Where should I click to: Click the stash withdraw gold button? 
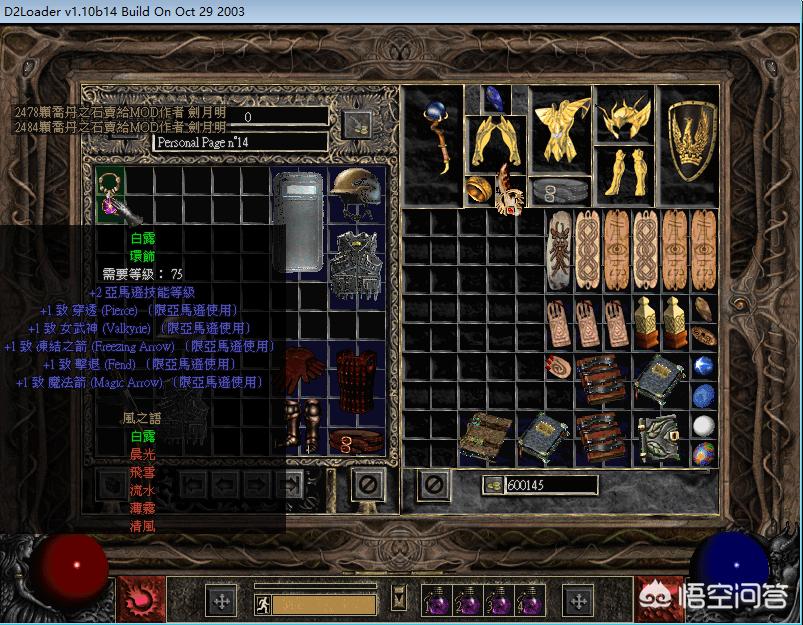[358, 124]
